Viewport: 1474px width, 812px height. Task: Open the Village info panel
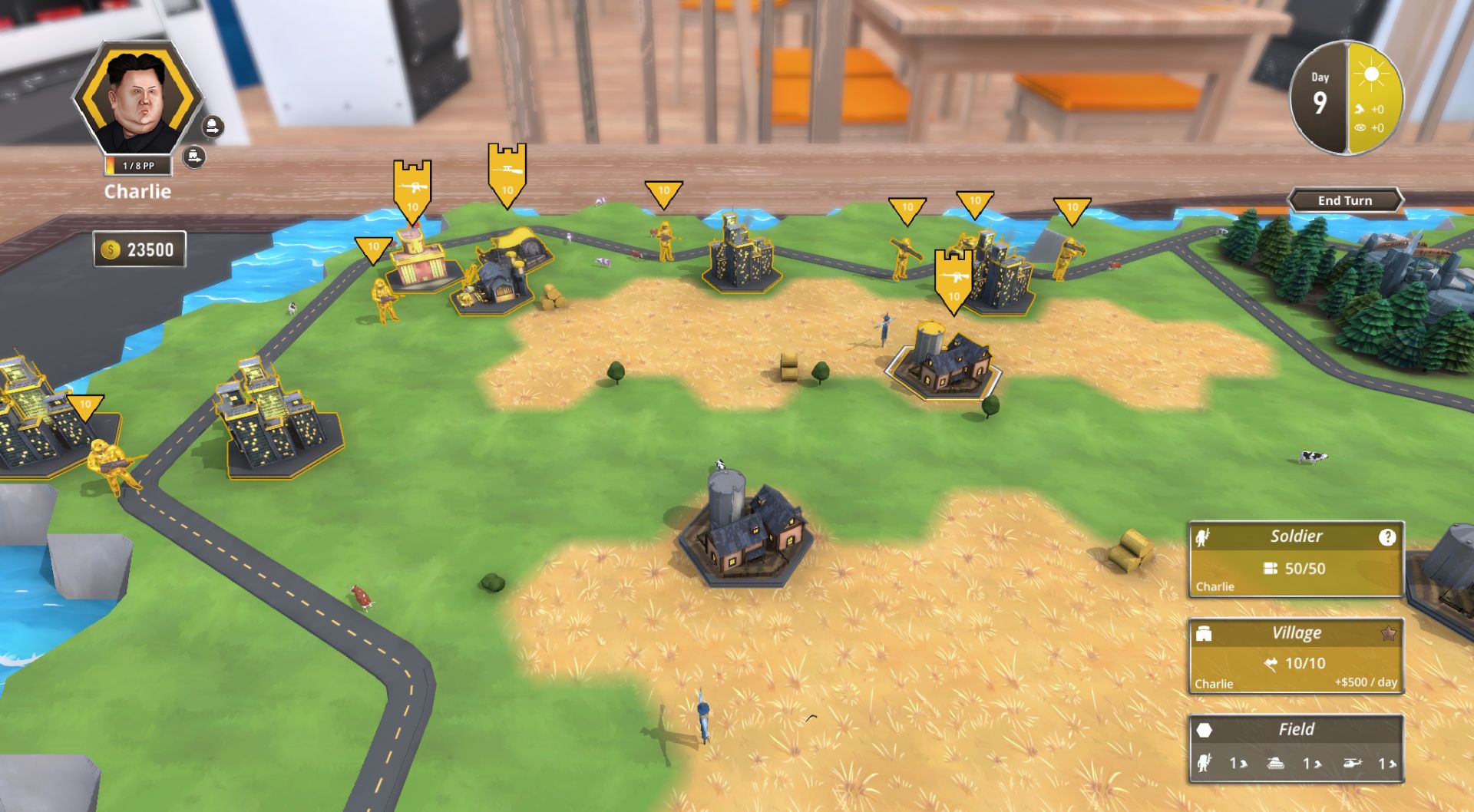[x=1296, y=657]
